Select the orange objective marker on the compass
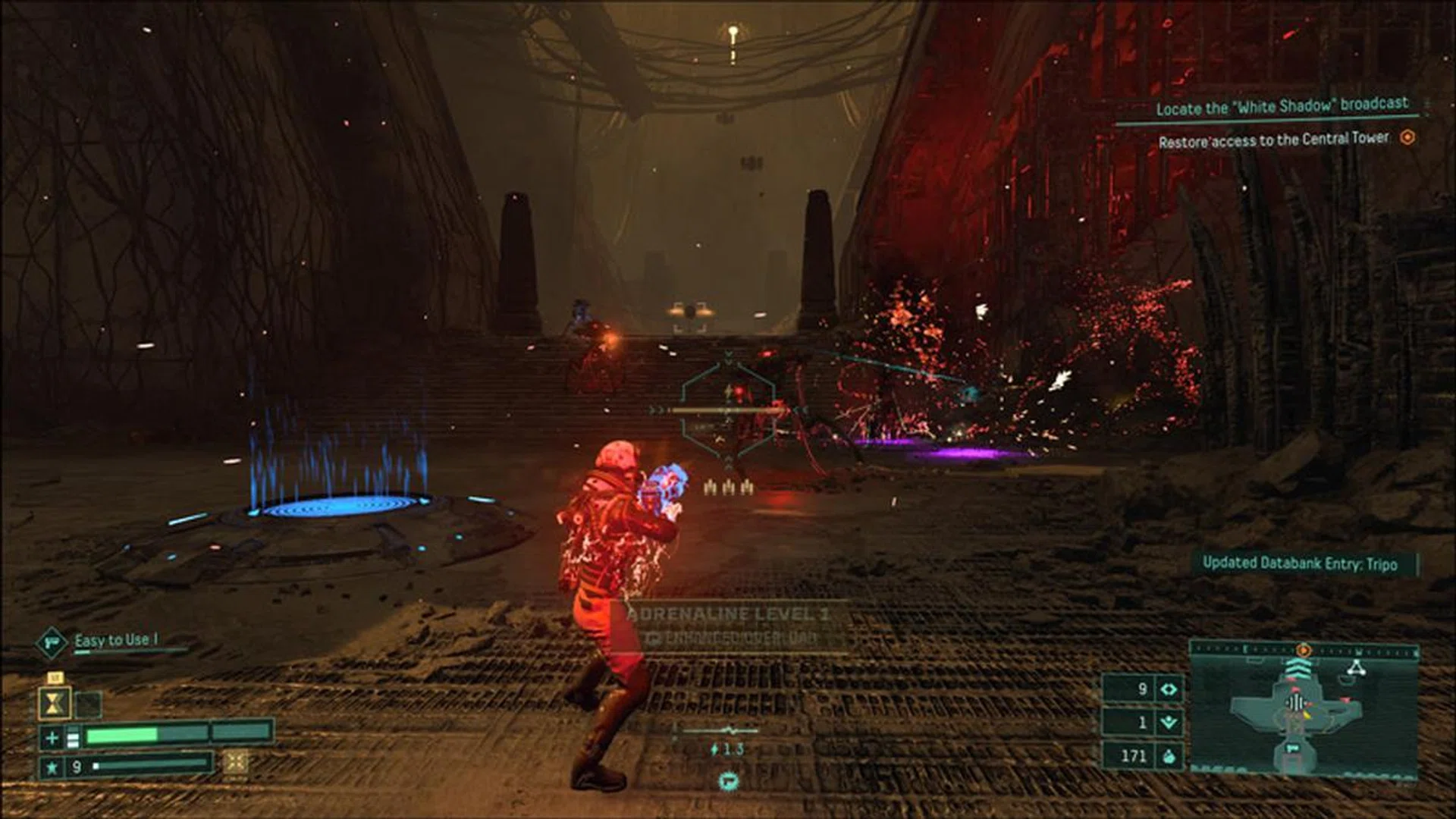 point(1304,650)
